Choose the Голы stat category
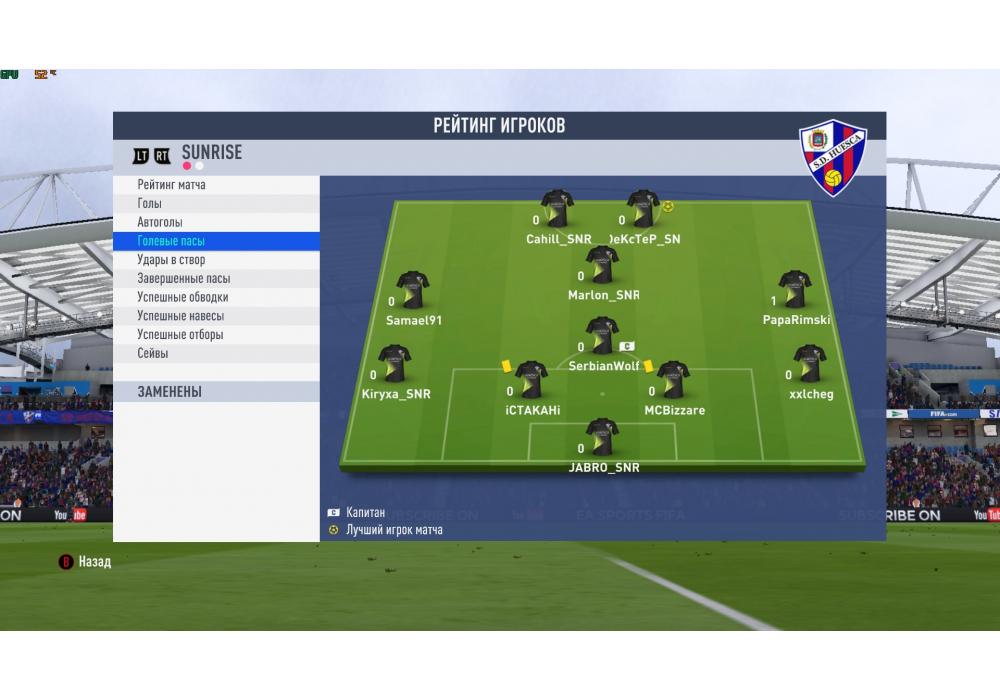Screen dimensions: 1000x700 pyautogui.click(x=216, y=204)
